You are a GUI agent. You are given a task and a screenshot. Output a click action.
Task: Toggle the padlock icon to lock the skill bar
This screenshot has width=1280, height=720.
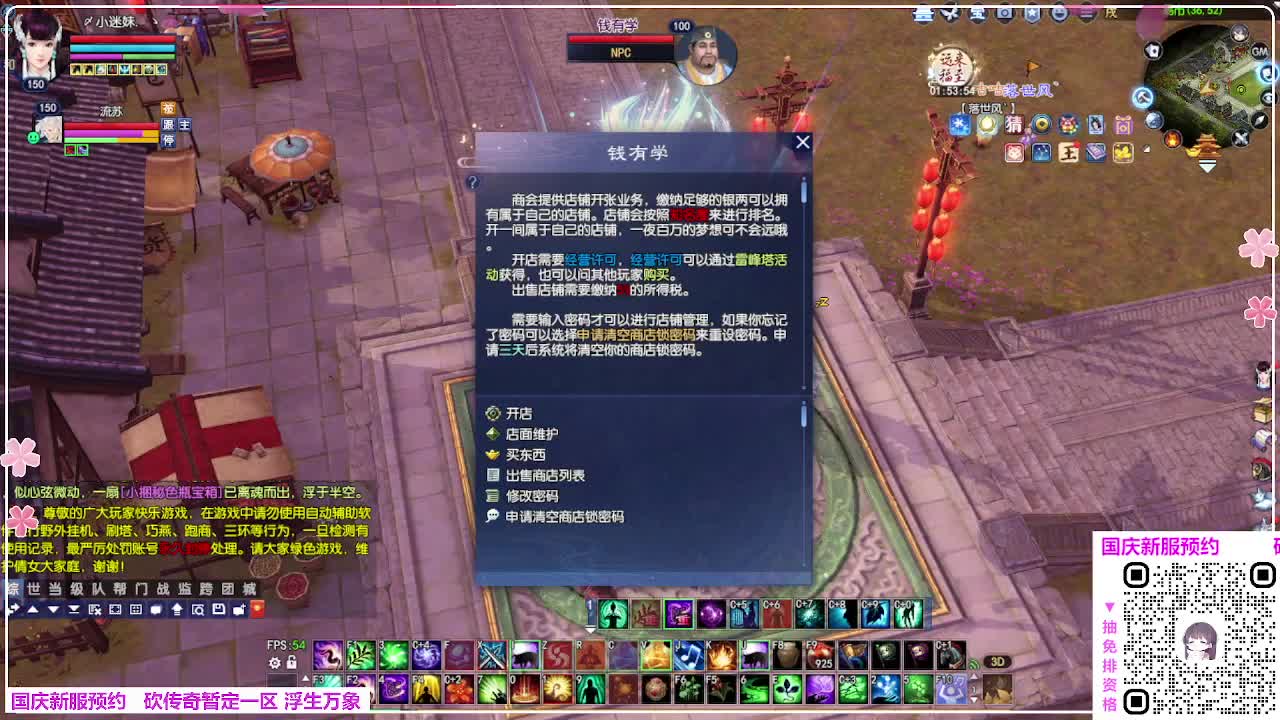291,661
